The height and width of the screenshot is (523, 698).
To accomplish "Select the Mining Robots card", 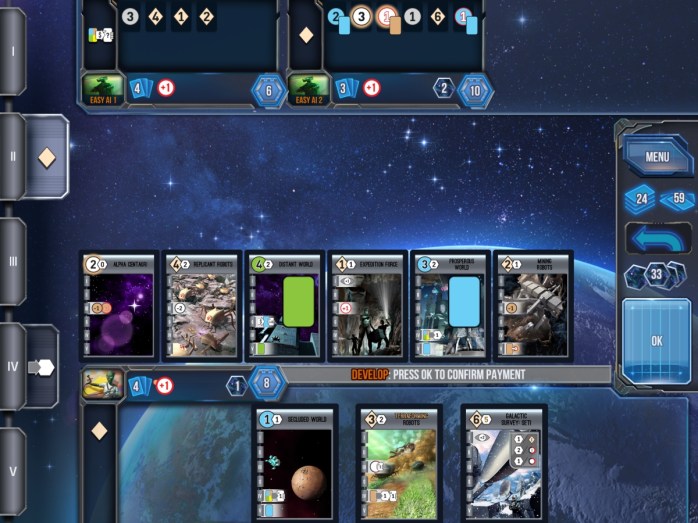I will pos(534,306).
